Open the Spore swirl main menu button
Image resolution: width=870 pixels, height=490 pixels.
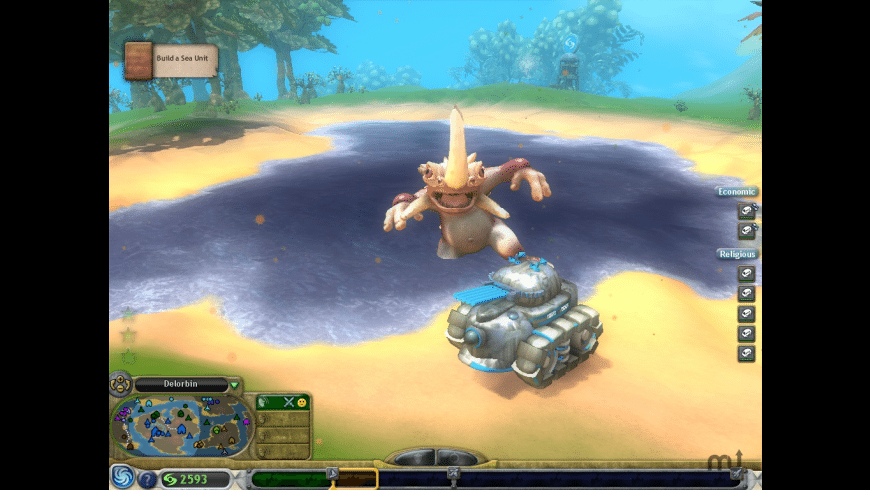[122, 477]
